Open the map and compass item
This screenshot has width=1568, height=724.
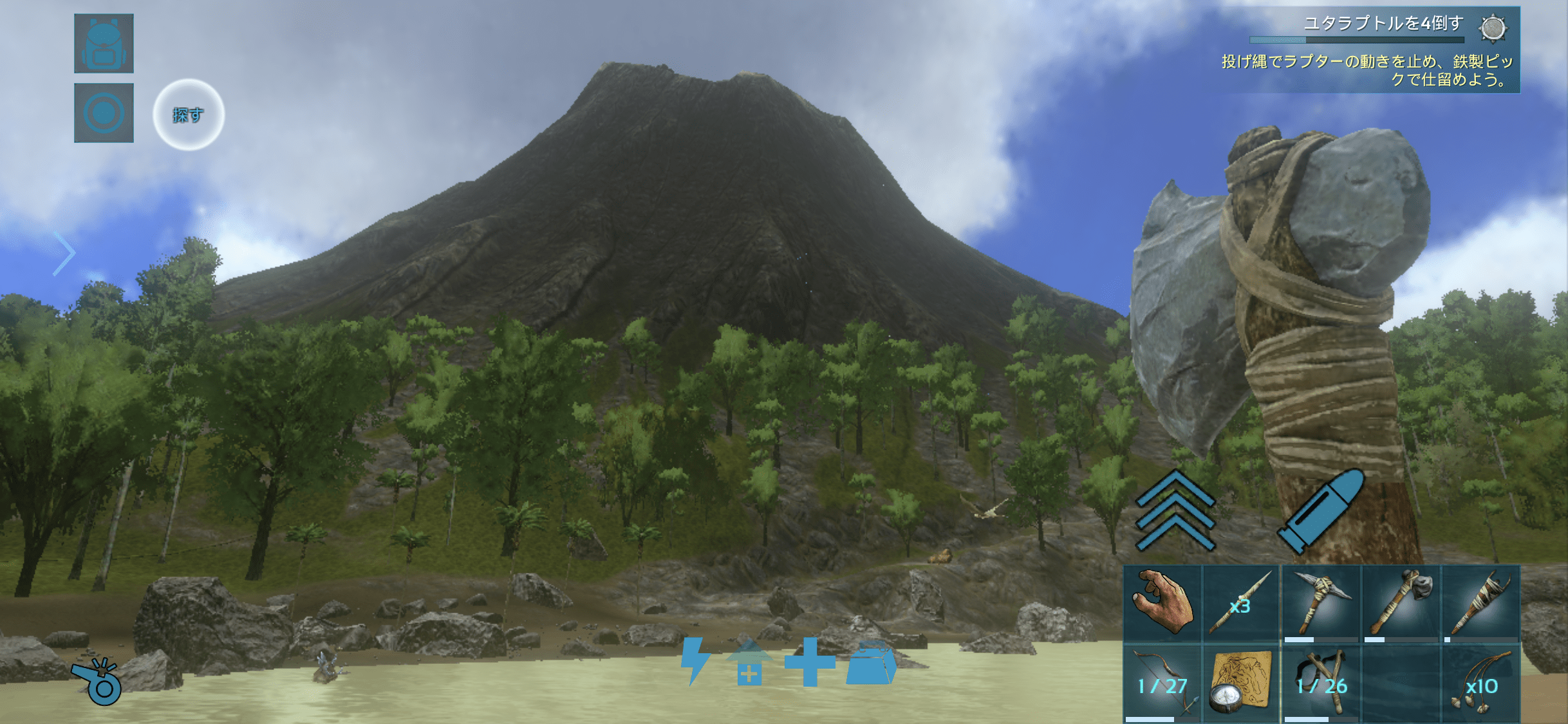pos(1240,685)
